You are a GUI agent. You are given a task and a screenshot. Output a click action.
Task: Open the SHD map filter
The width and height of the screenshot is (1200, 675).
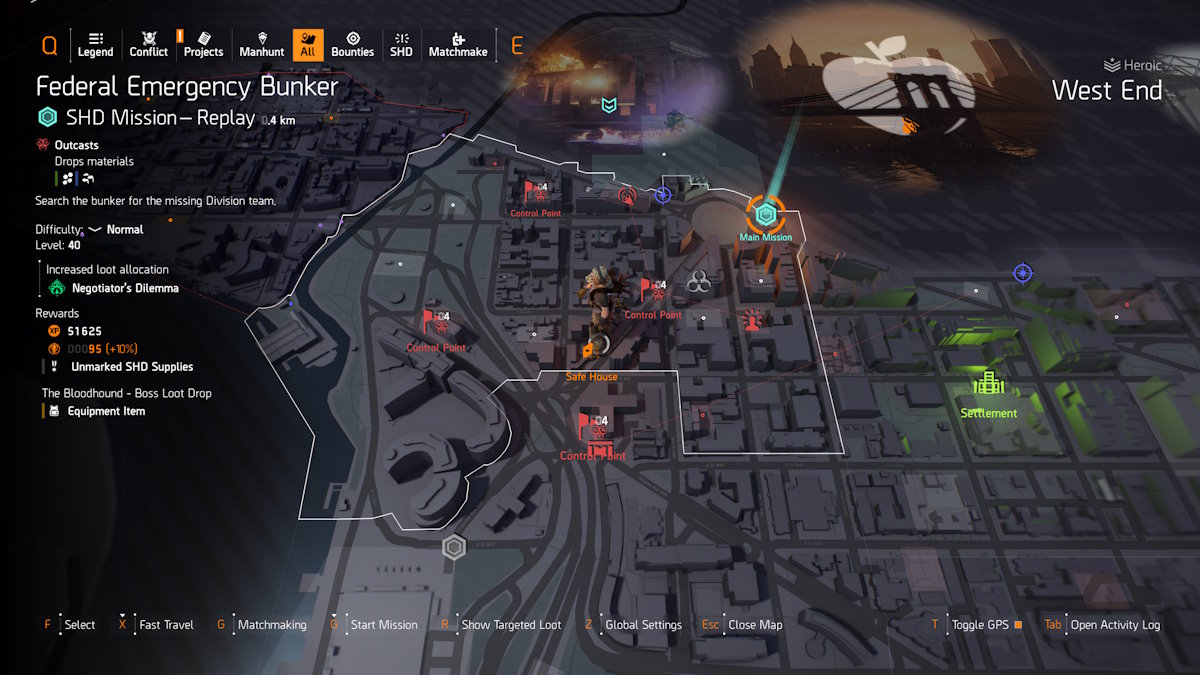point(401,44)
